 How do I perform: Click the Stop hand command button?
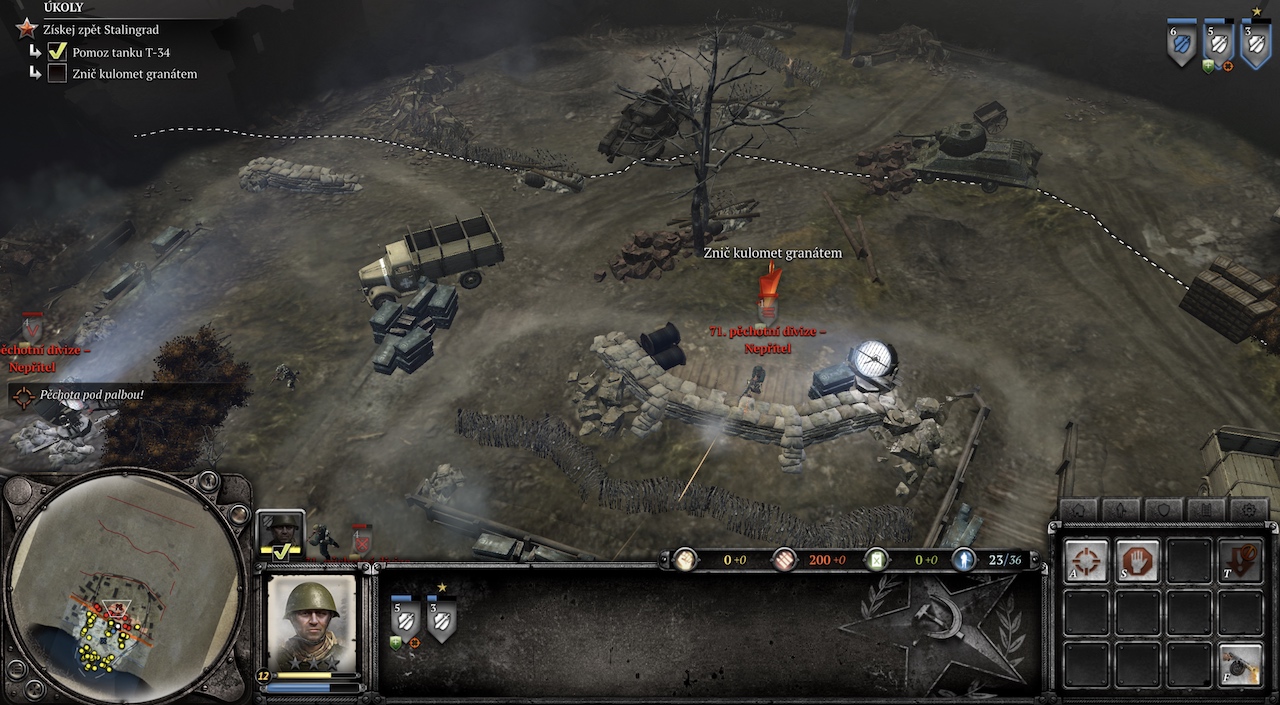[1138, 562]
